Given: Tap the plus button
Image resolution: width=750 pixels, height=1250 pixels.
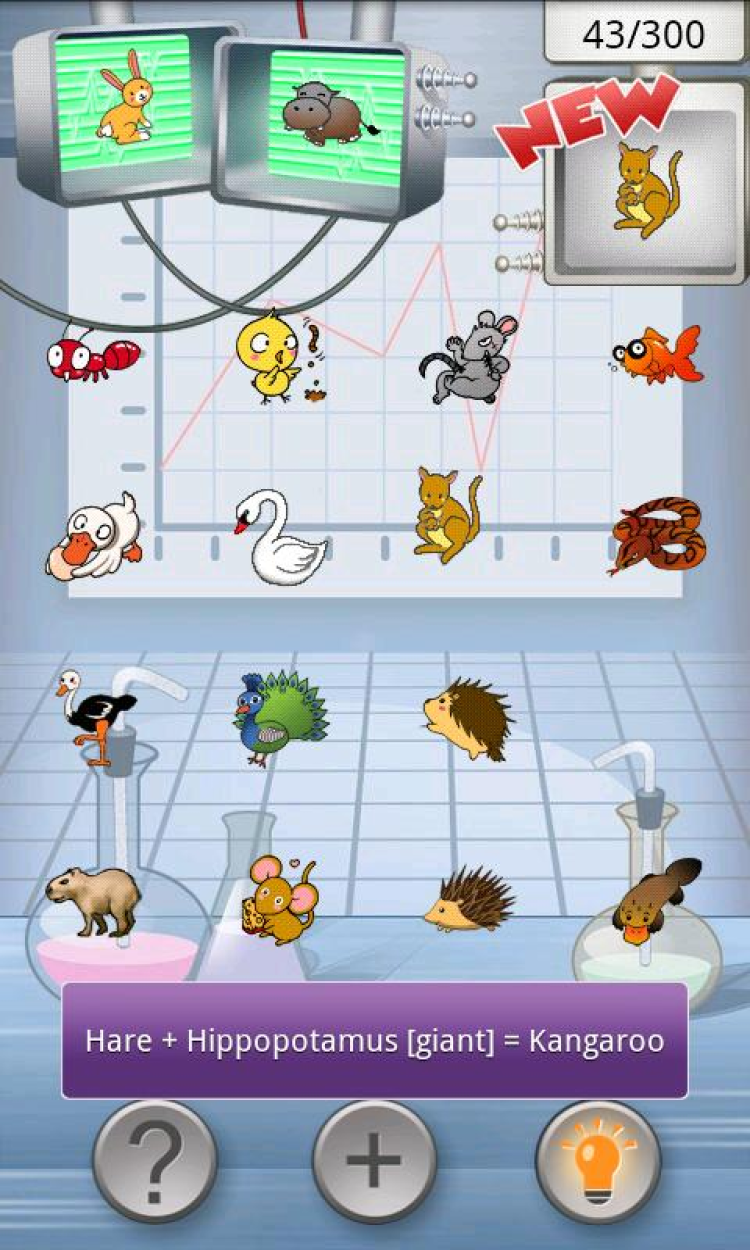Looking at the screenshot, I should click(374, 1162).
